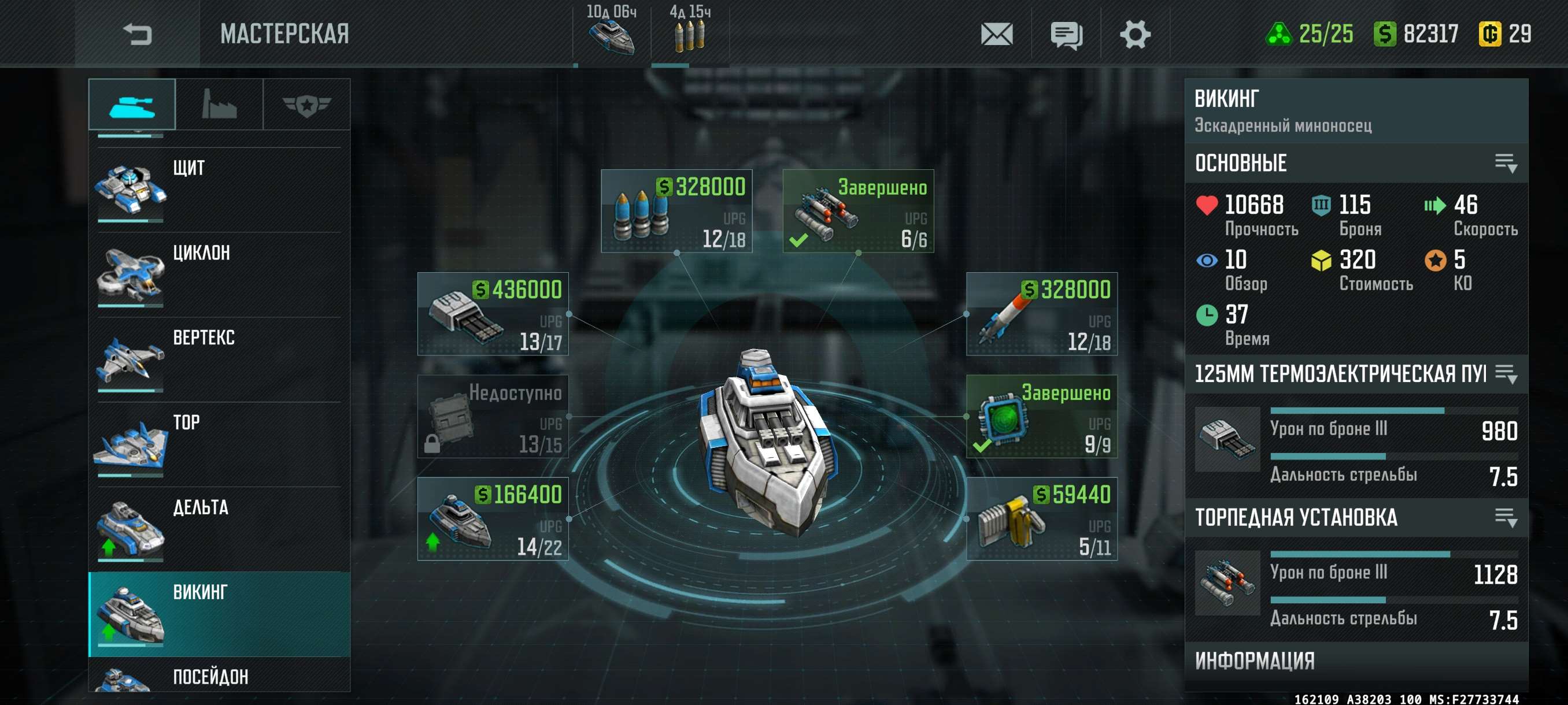
Task: Choose the Дельта unit entry
Action: coord(219,529)
